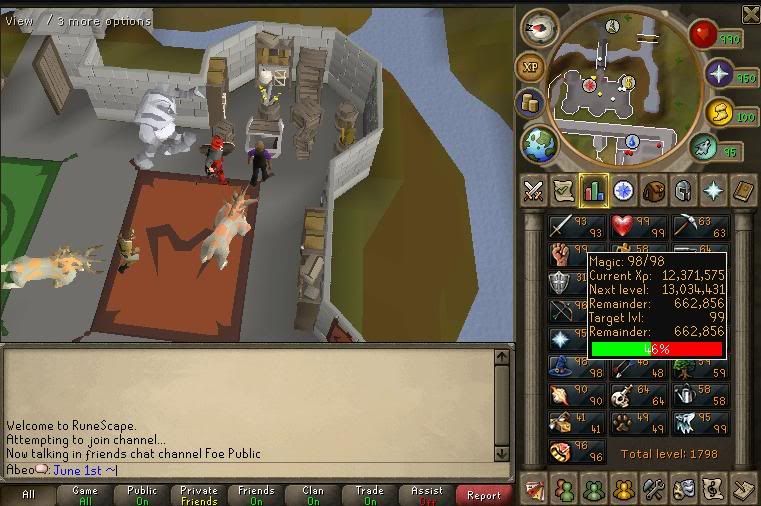Close the interface with the X button
Image resolution: width=761 pixels, height=506 pixels.
750,14
